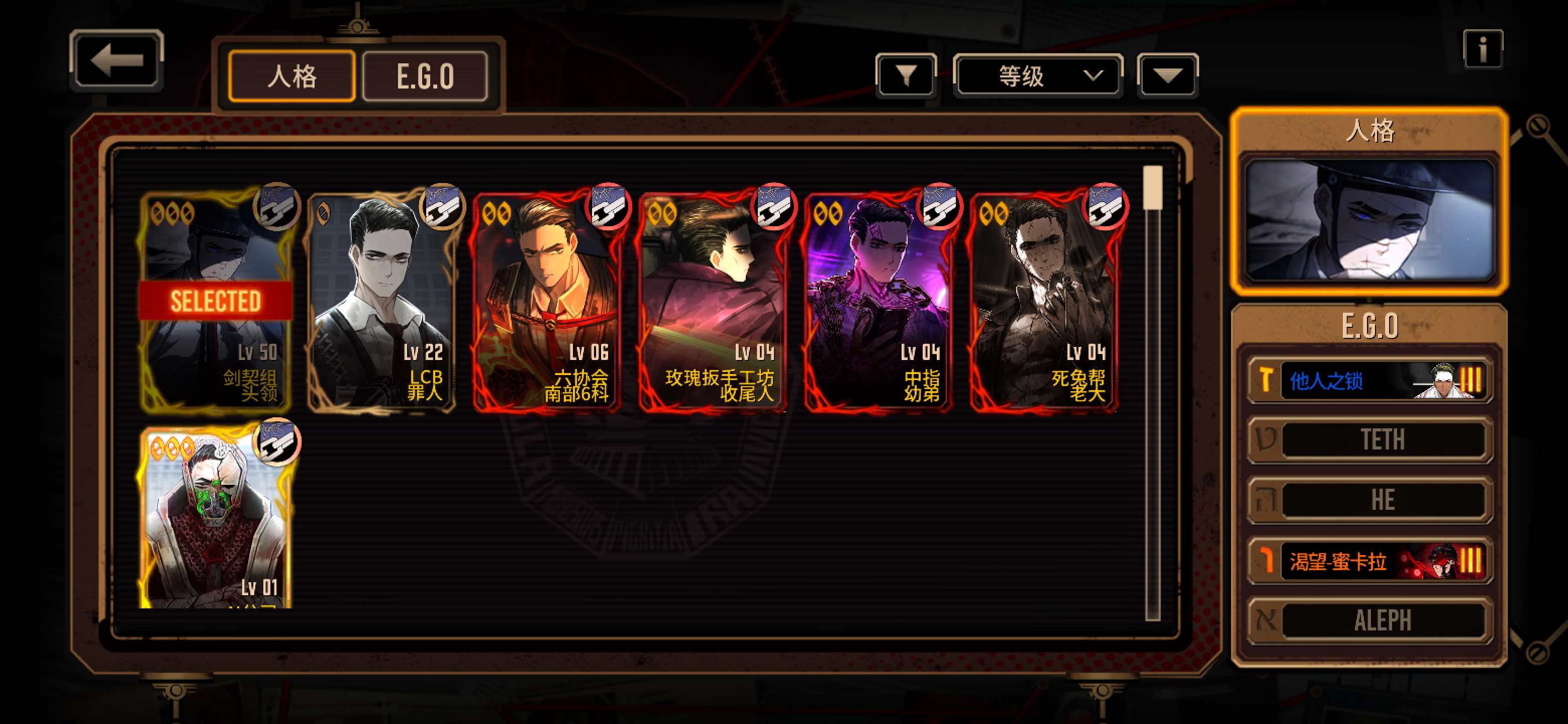Open the 他人之锁 E.G.O slot

click(x=1369, y=381)
